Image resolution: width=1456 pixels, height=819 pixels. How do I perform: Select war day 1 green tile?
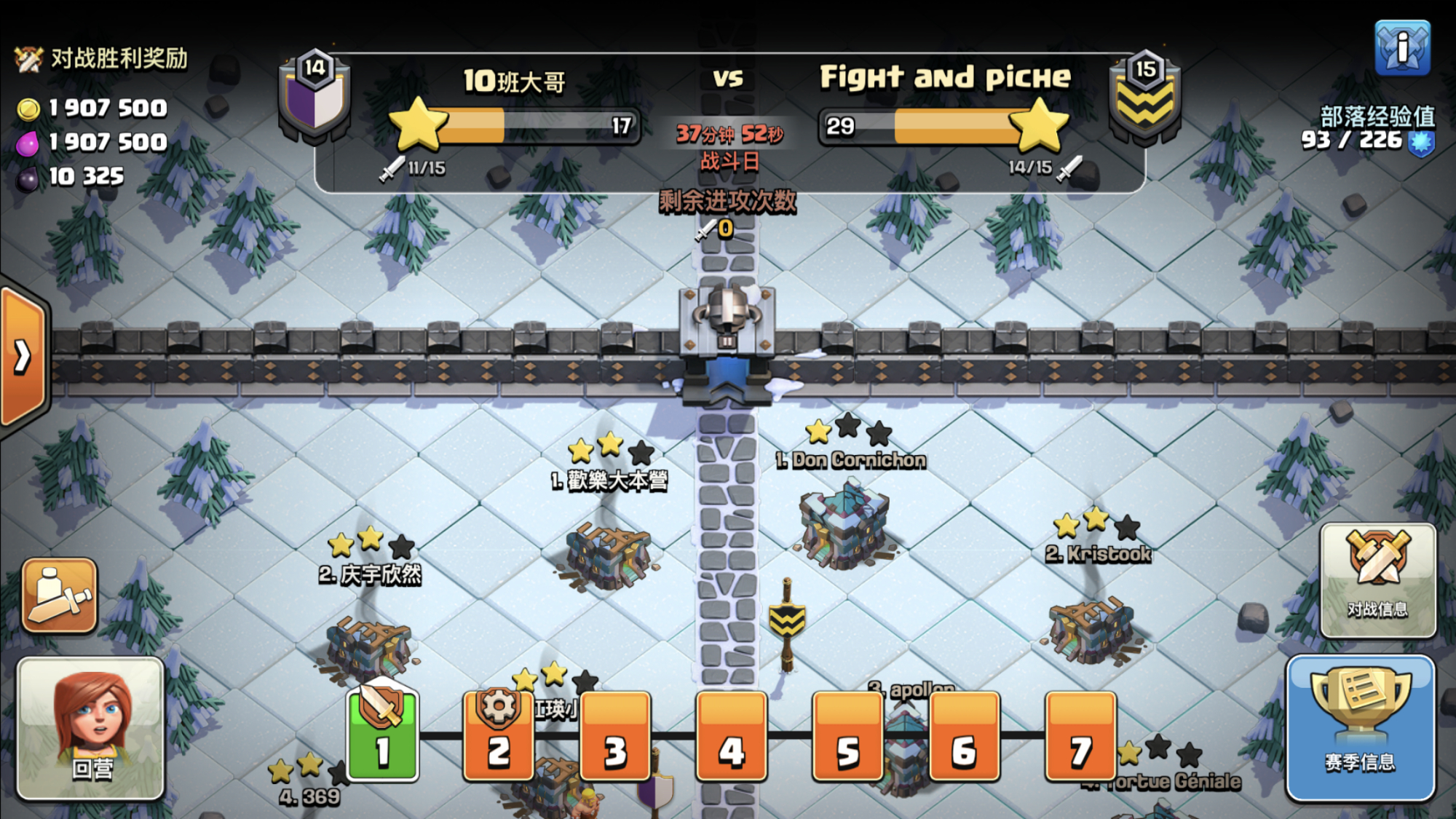[x=383, y=735]
